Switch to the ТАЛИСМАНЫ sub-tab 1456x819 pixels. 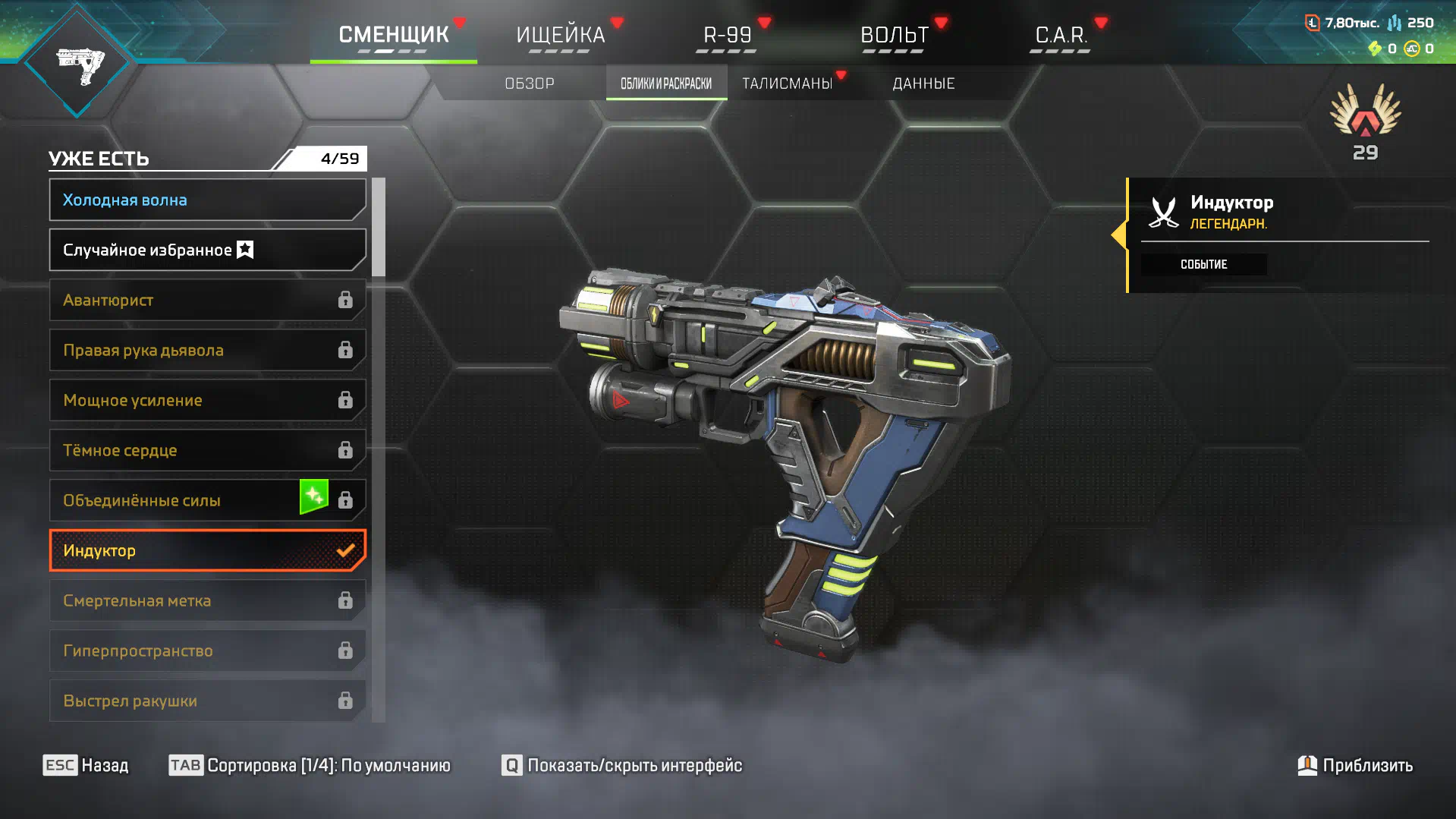787,83
